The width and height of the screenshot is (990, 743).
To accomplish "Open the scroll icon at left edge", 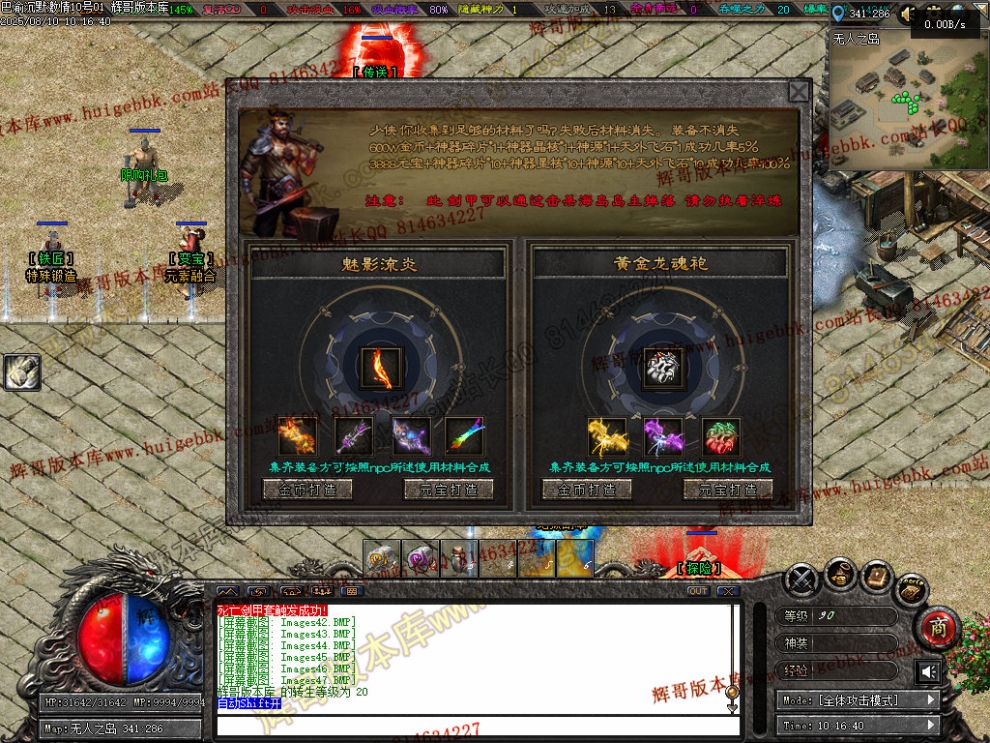I will coord(21,372).
